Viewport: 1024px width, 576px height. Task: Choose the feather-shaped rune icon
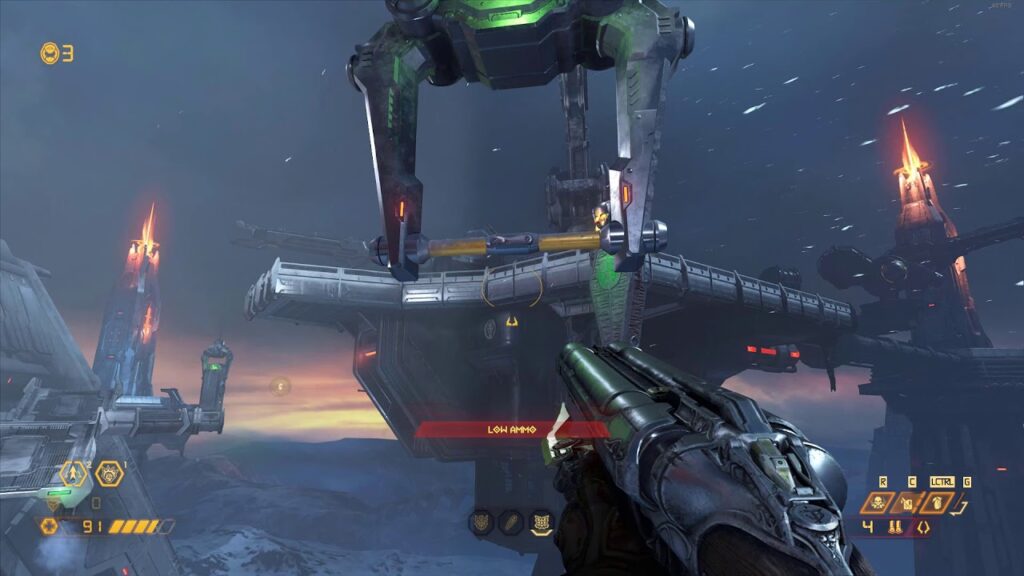[x=511, y=520]
